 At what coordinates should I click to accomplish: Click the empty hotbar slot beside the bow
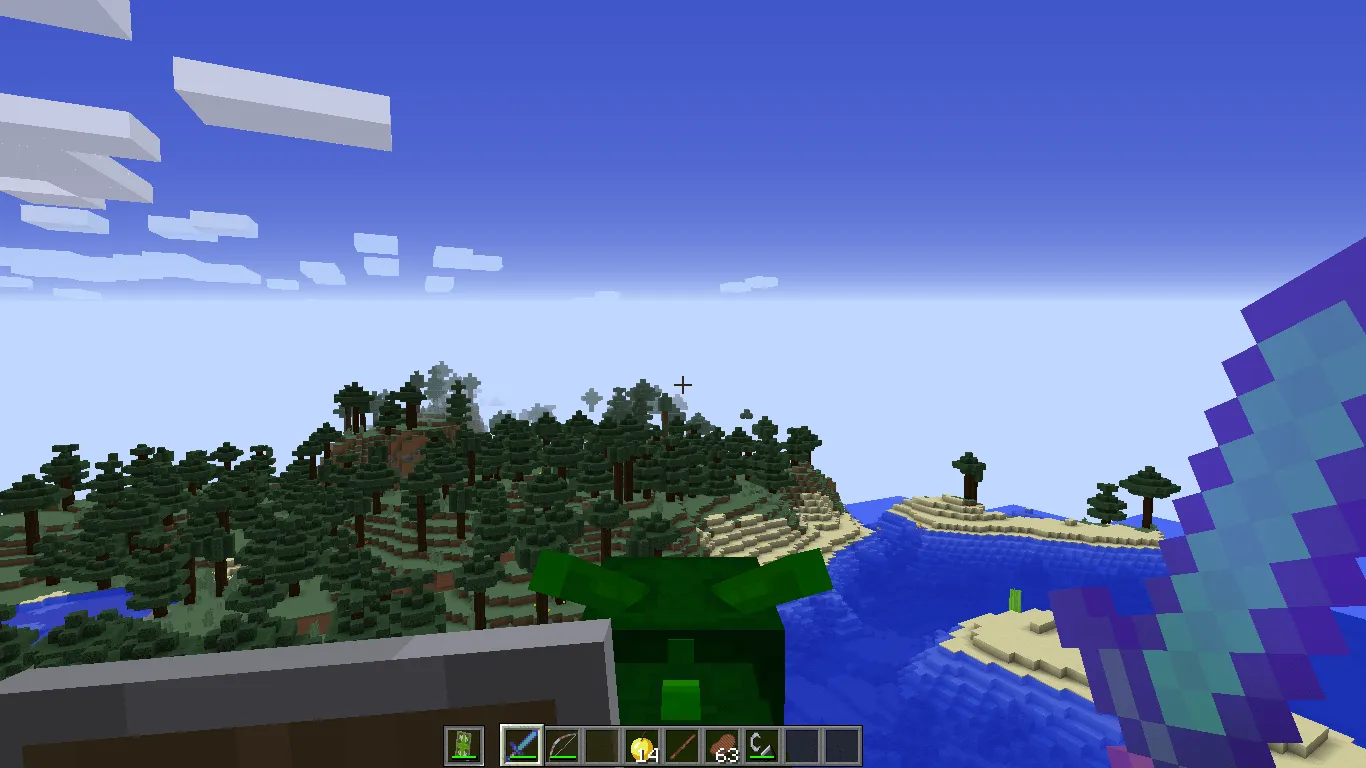click(x=600, y=745)
